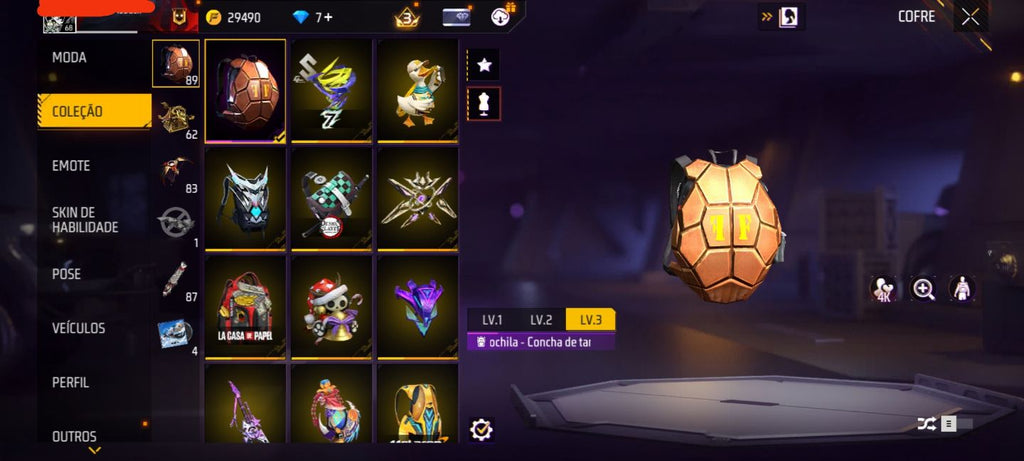Click the gear checkmark settings icon
Image resolution: width=1024 pixels, height=461 pixels.
coord(481,429)
